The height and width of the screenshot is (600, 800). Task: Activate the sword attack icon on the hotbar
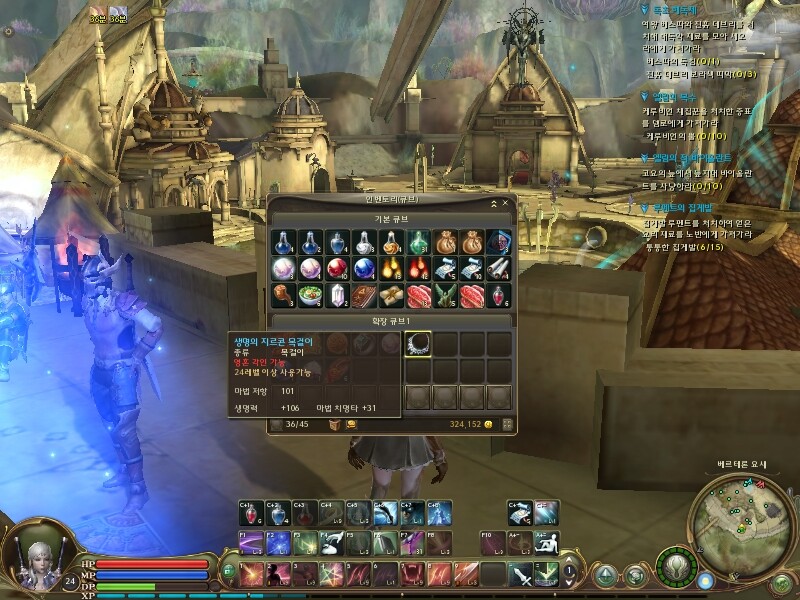(520, 574)
